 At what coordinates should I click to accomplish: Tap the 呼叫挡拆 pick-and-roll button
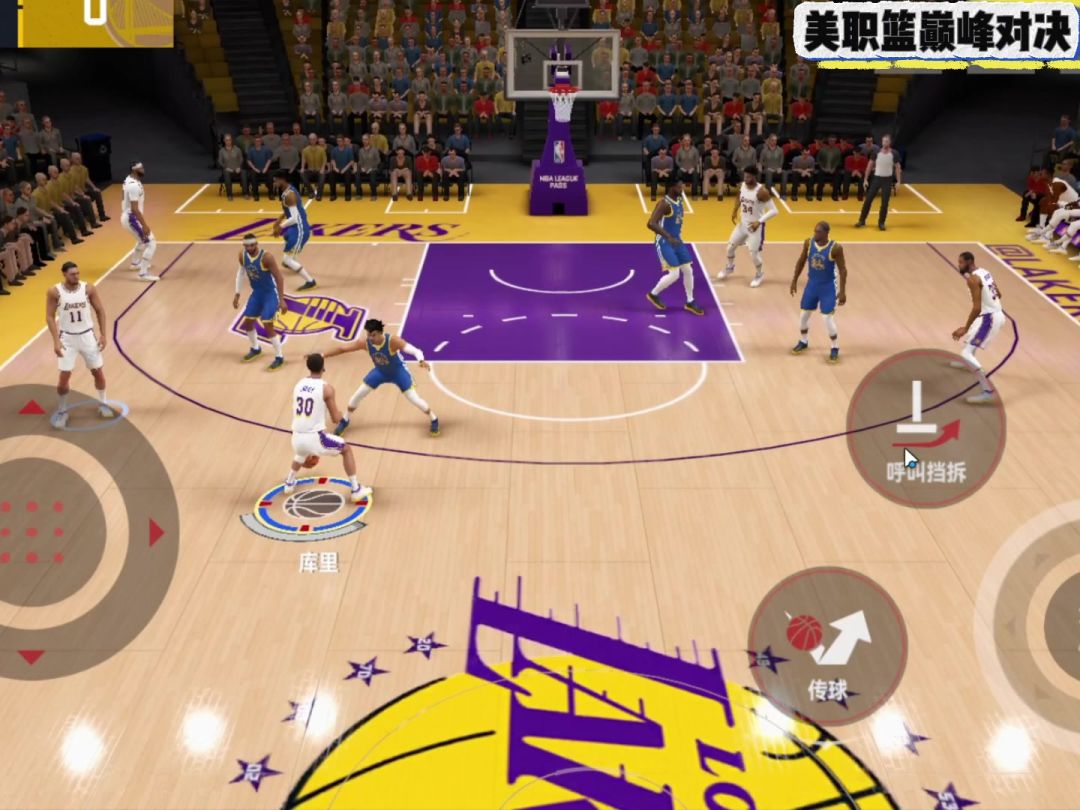pyautogui.click(x=925, y=429)
